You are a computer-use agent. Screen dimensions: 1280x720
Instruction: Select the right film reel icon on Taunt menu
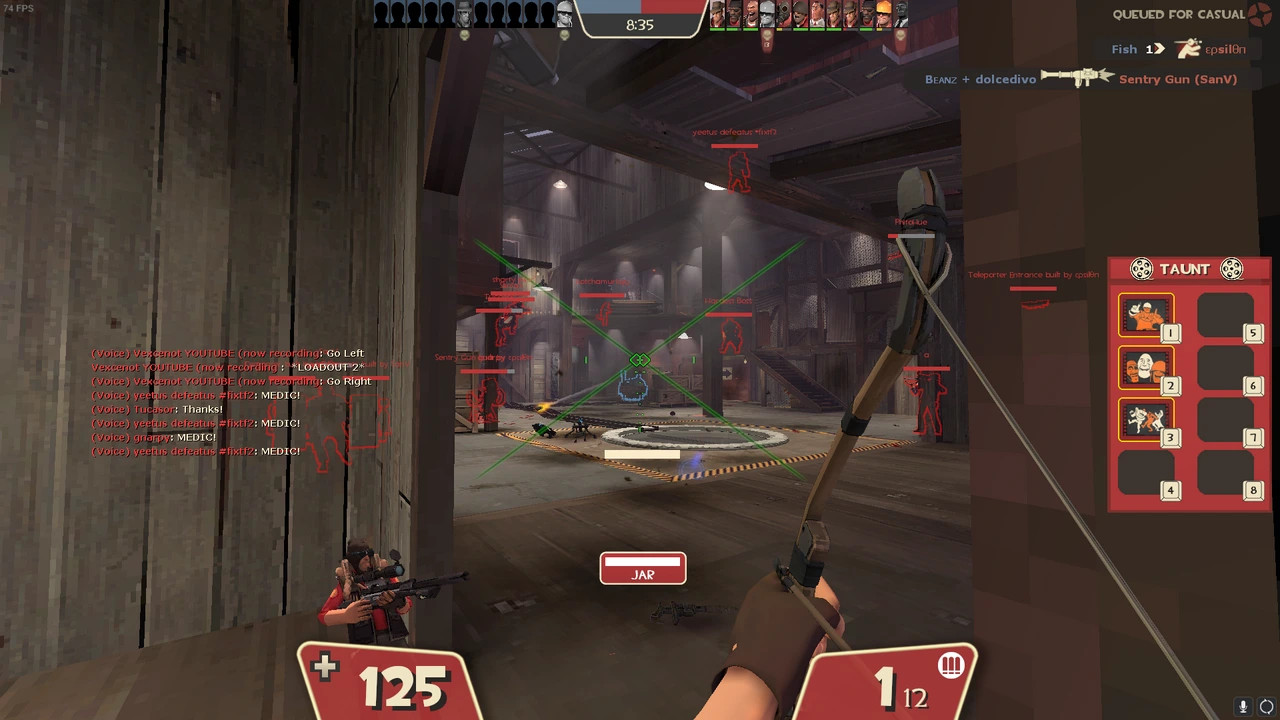pyautogui.click(x=1231, y=268)
